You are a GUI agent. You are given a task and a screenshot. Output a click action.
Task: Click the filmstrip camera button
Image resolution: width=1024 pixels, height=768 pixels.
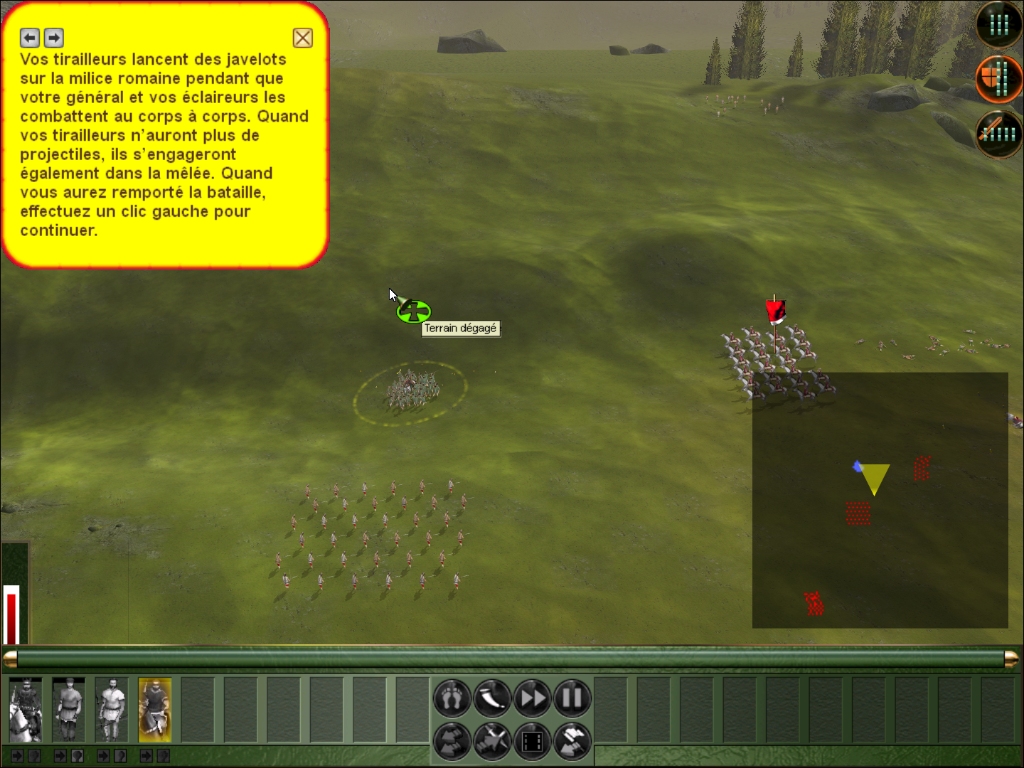pyautogui.click(x=532, y=741)
